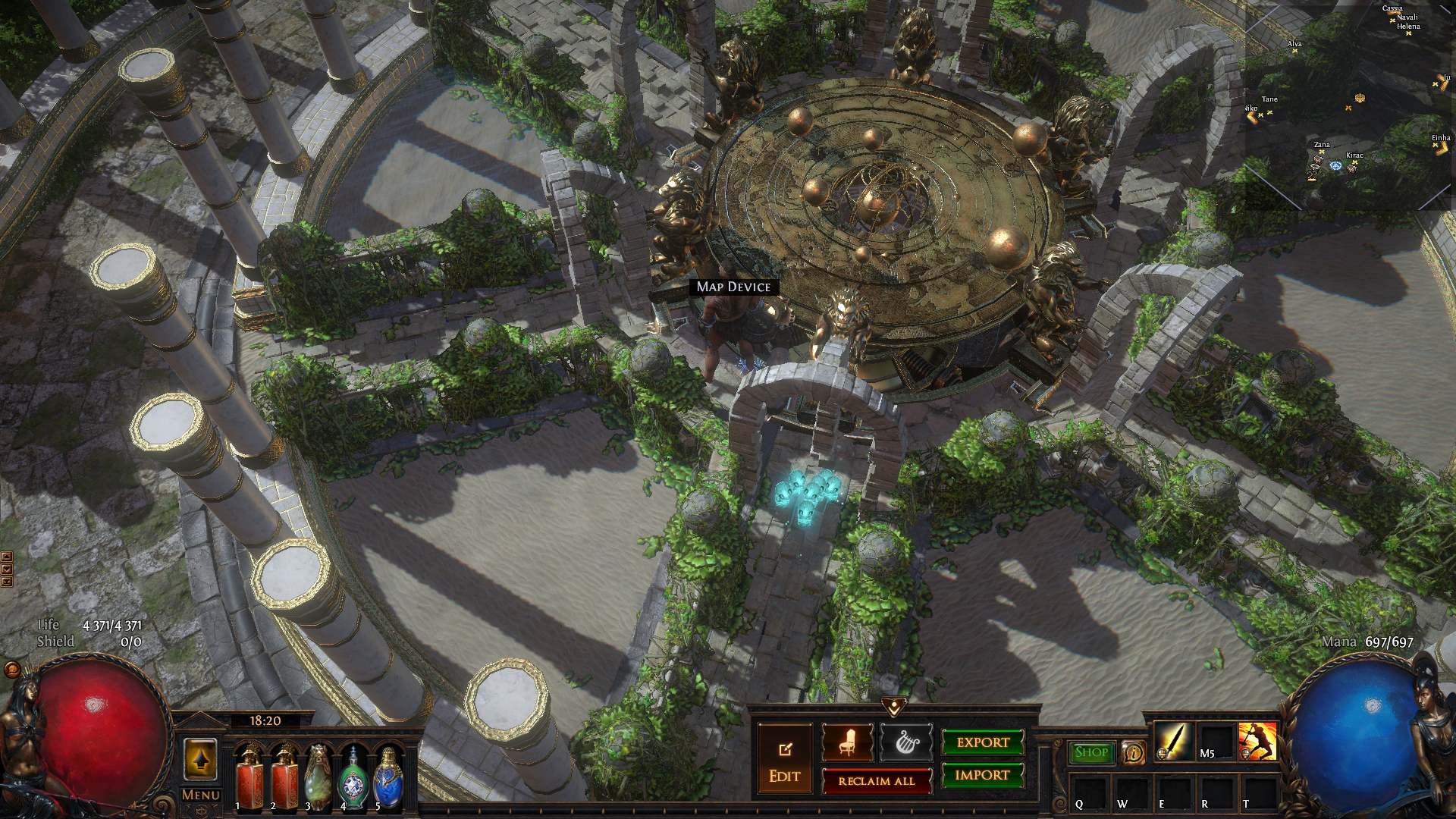Open the lyre hideout music button

pyautogui.click(x=905, y=742)
